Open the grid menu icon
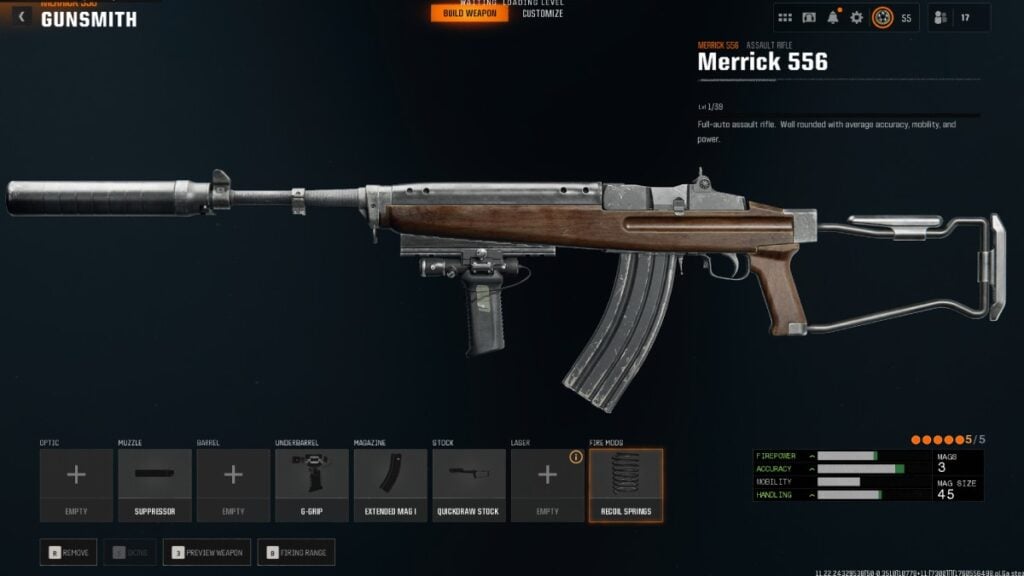 click(785, 18)
